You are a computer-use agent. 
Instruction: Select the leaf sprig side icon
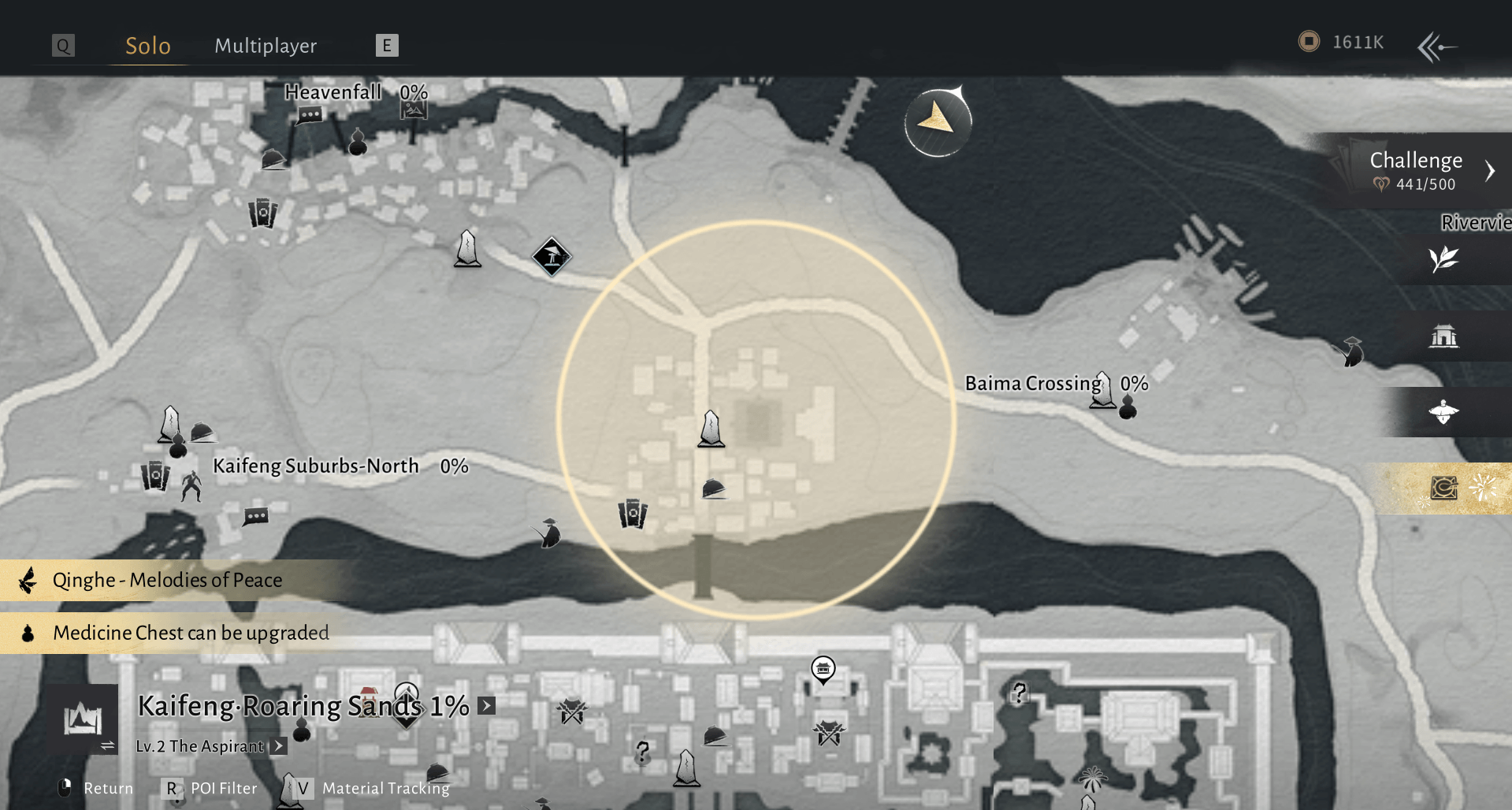[x=1443, y=259]
